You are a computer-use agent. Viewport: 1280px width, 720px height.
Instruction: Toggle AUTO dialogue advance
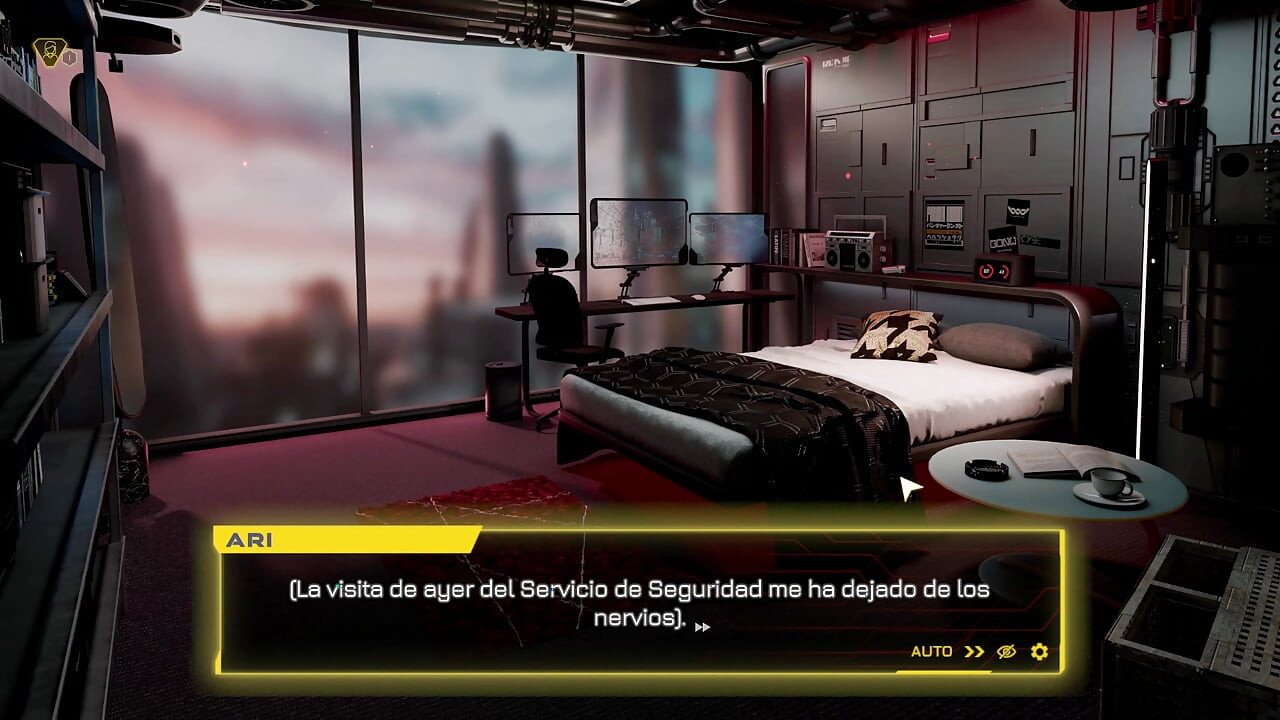pyautogui.click(x=931, y=651)
